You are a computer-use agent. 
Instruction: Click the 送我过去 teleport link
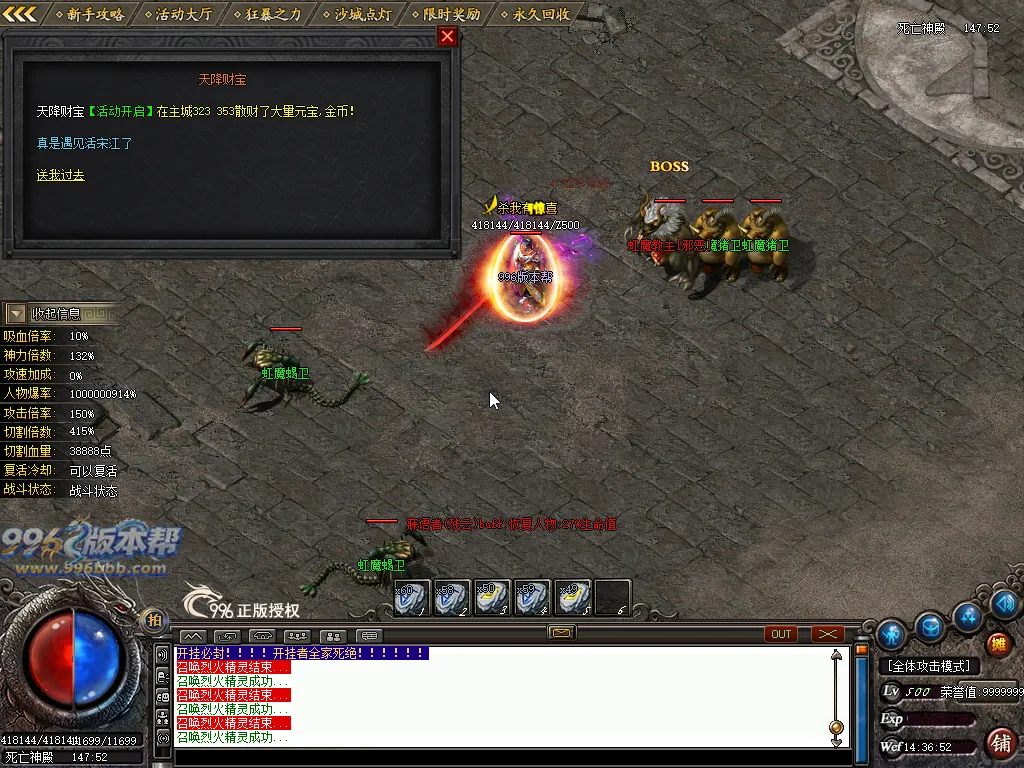(x=60, y=175)
